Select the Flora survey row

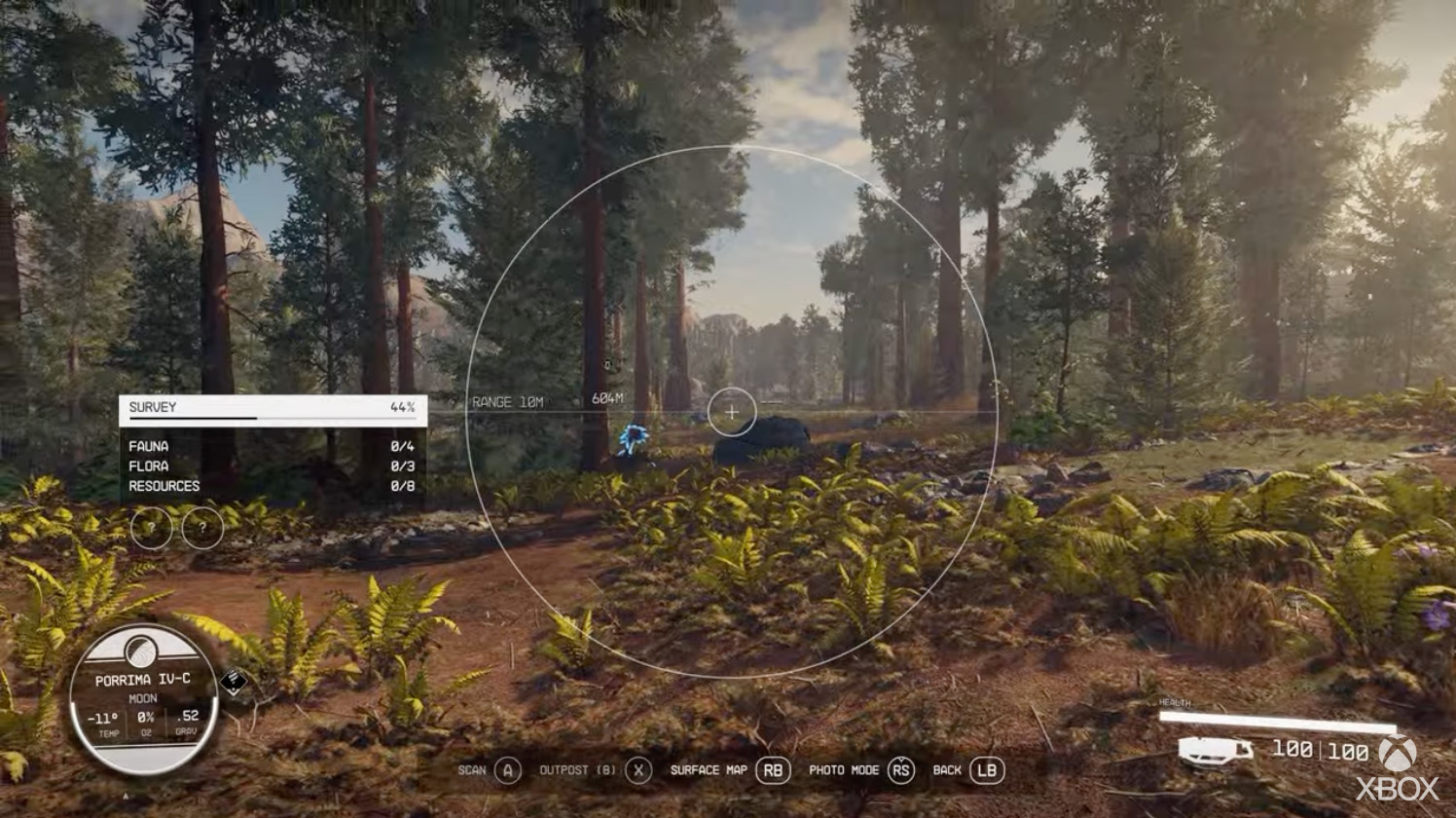[273, 466]
